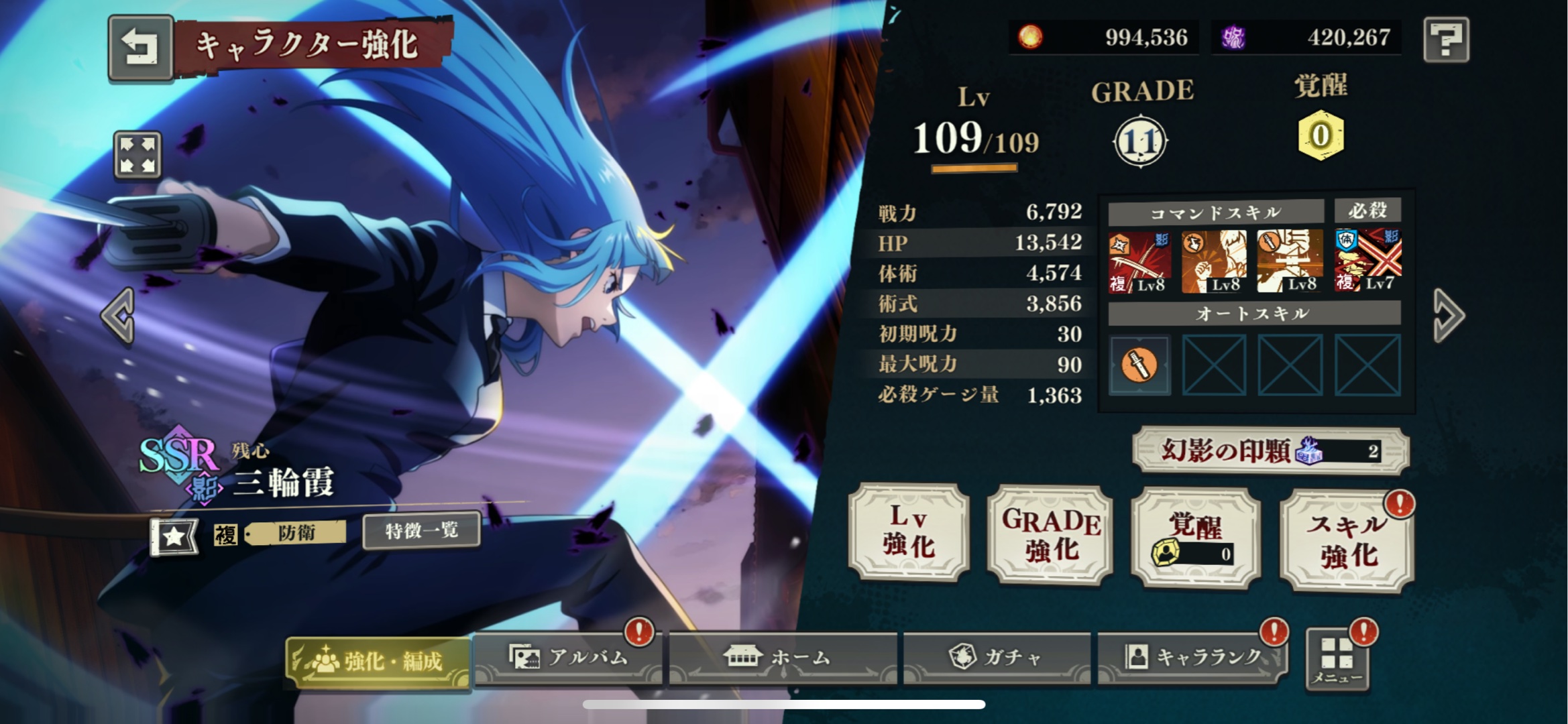Switch to the 強化・編成 tab
1568x724 pixels.
[378, 661]
